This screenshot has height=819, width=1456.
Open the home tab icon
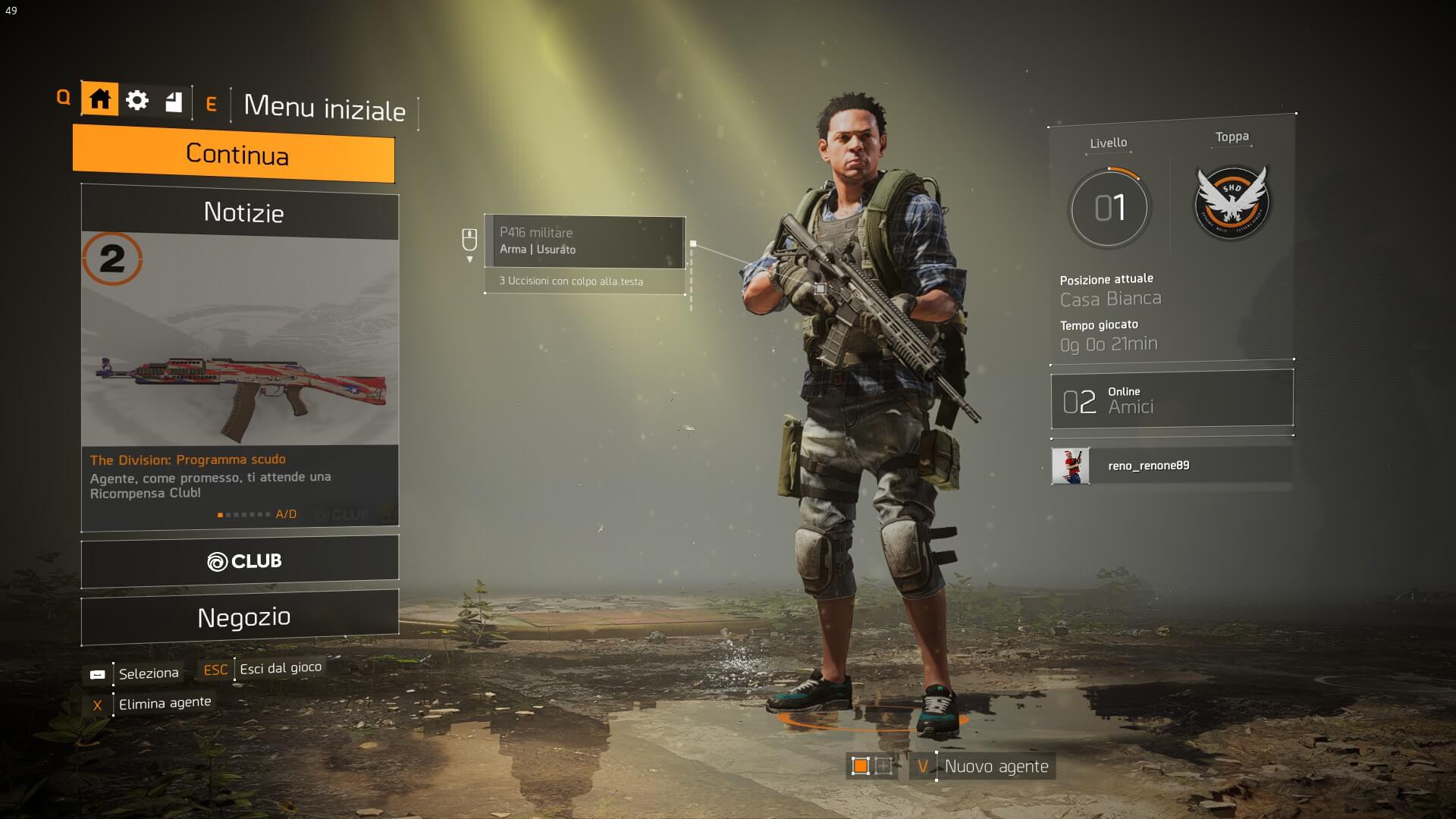99,99
